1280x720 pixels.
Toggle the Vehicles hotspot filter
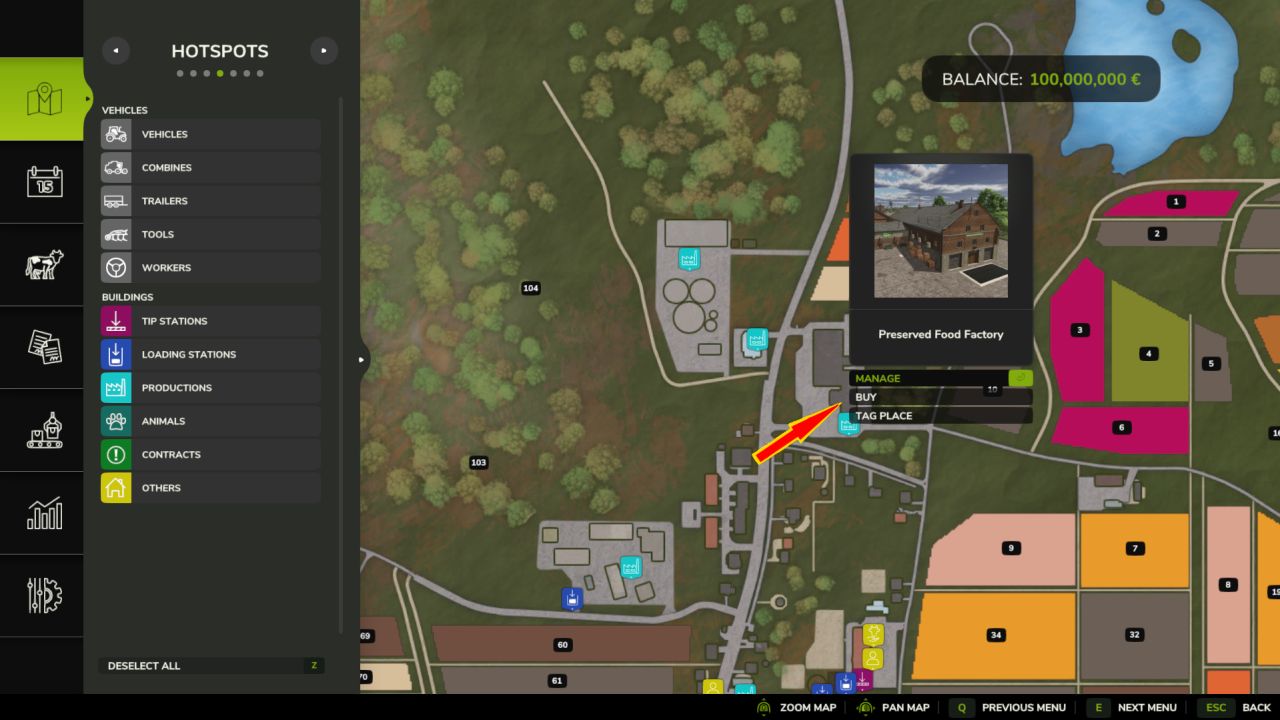pos(210,134)
